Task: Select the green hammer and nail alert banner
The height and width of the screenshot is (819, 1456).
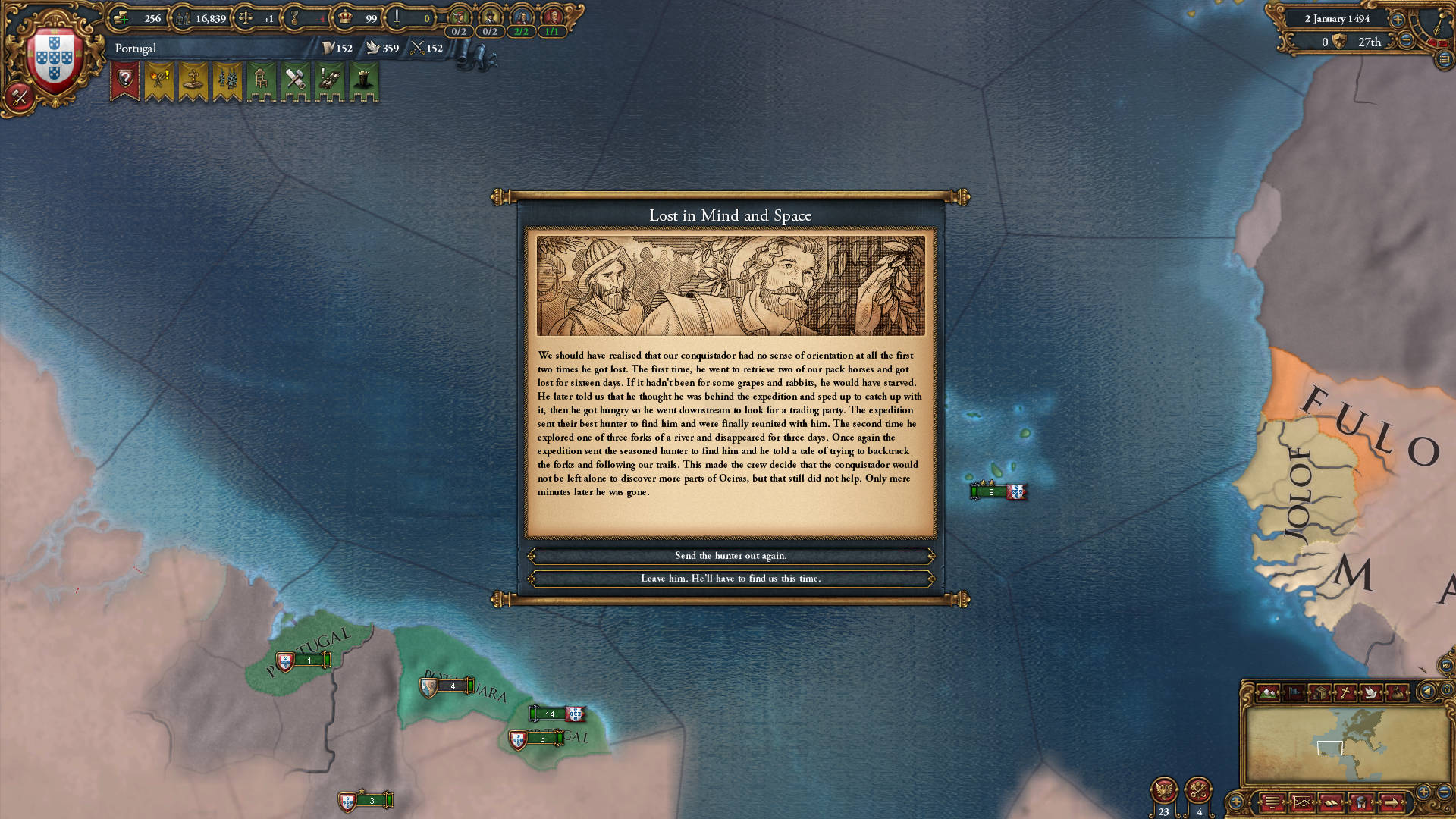Action: pos(295,80)
